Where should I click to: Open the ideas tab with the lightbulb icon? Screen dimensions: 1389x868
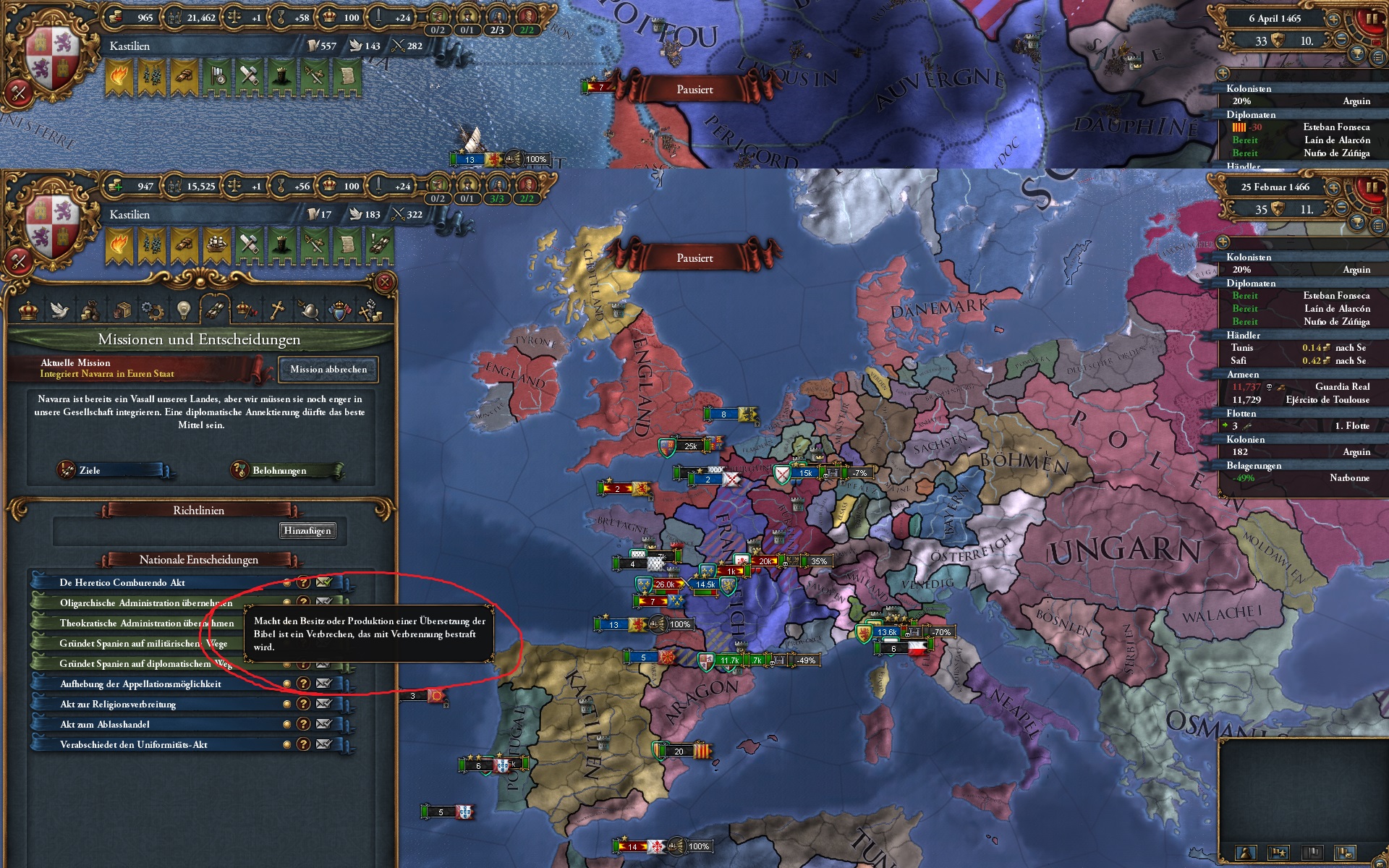(x=185, y=310)
